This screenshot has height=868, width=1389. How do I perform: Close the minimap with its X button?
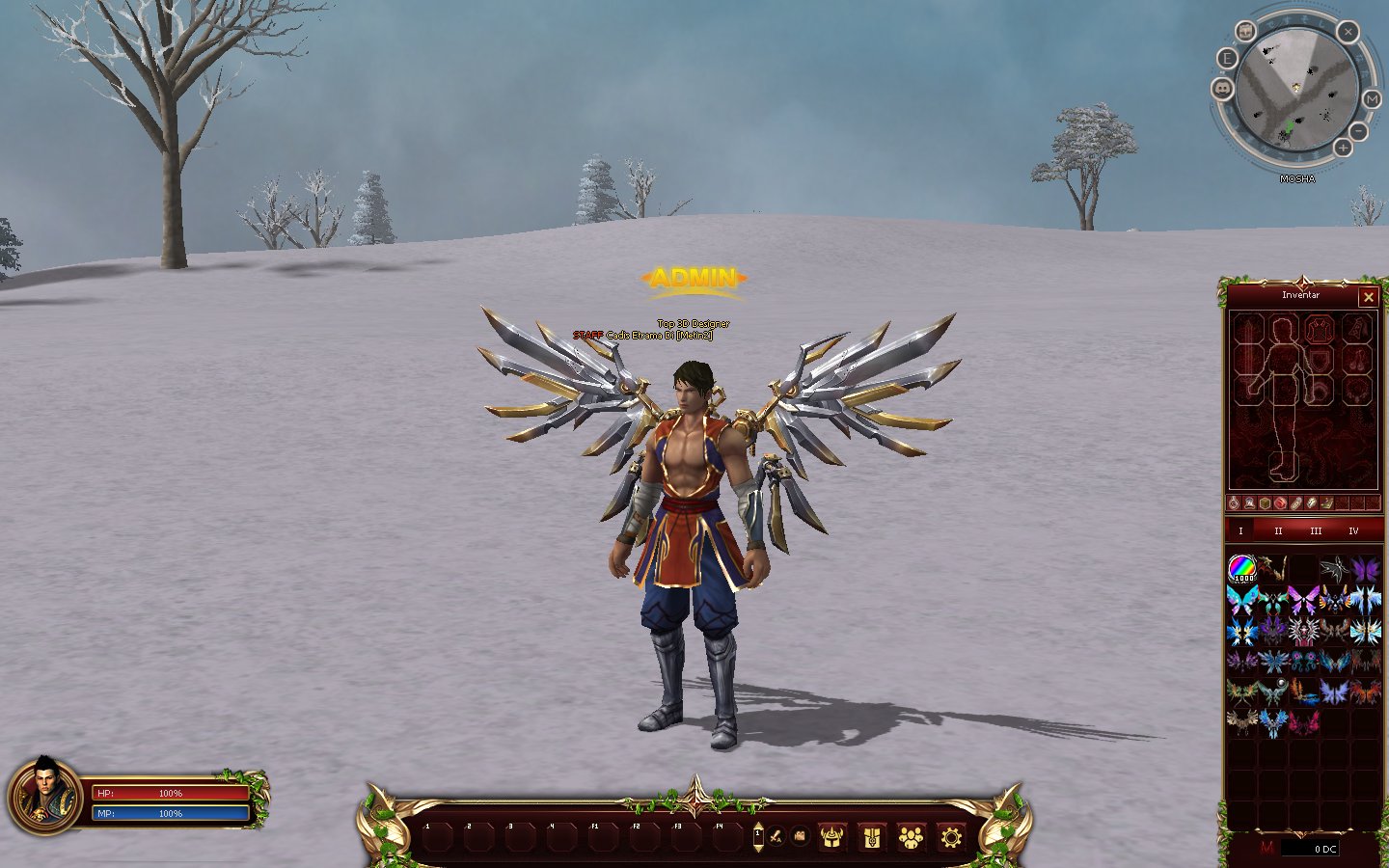tap(1348, 32)
